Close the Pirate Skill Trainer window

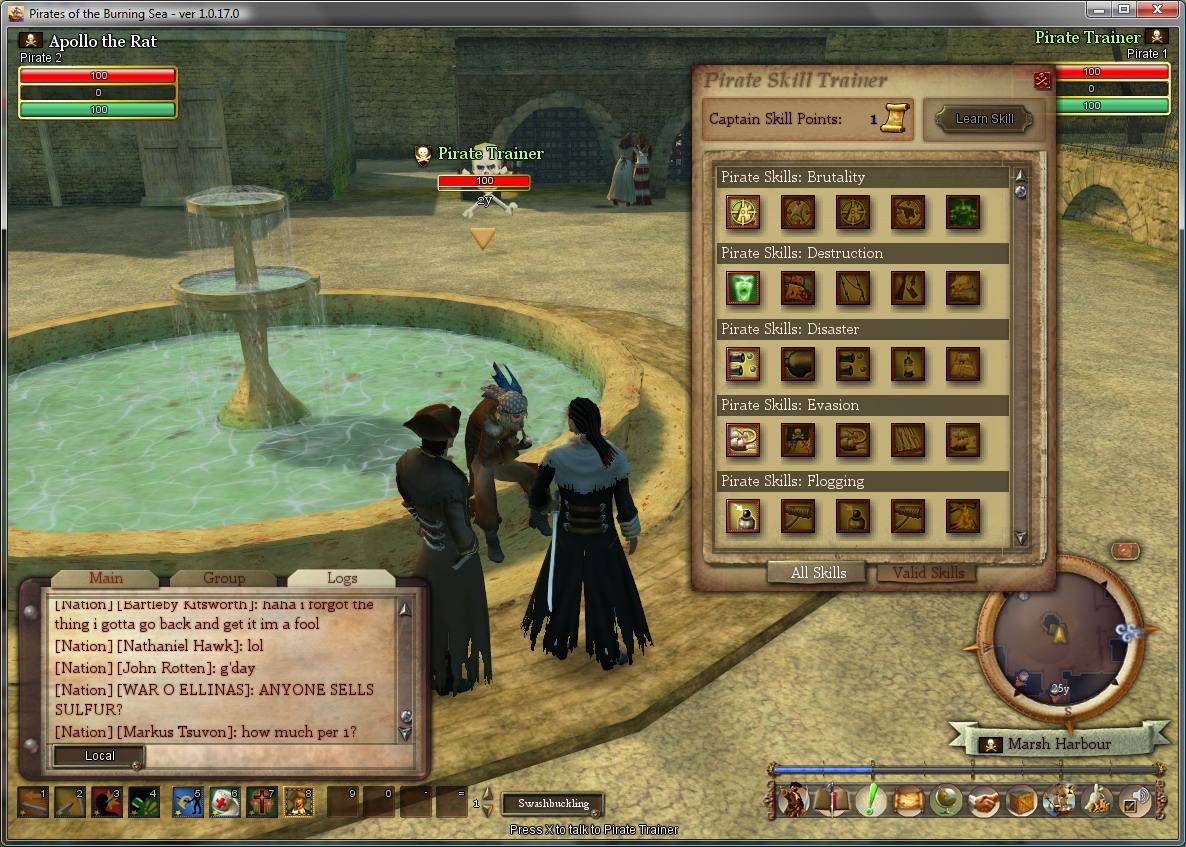tap(1042, 80)
